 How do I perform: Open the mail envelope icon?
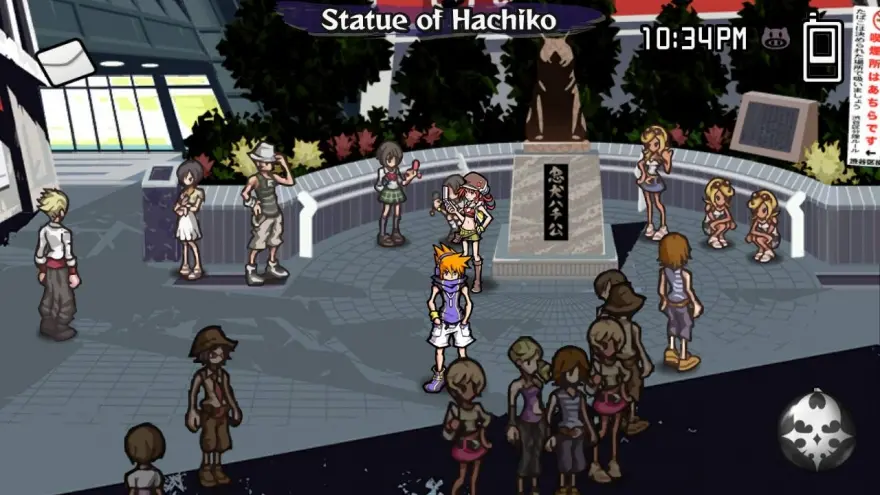click(65, 61)
